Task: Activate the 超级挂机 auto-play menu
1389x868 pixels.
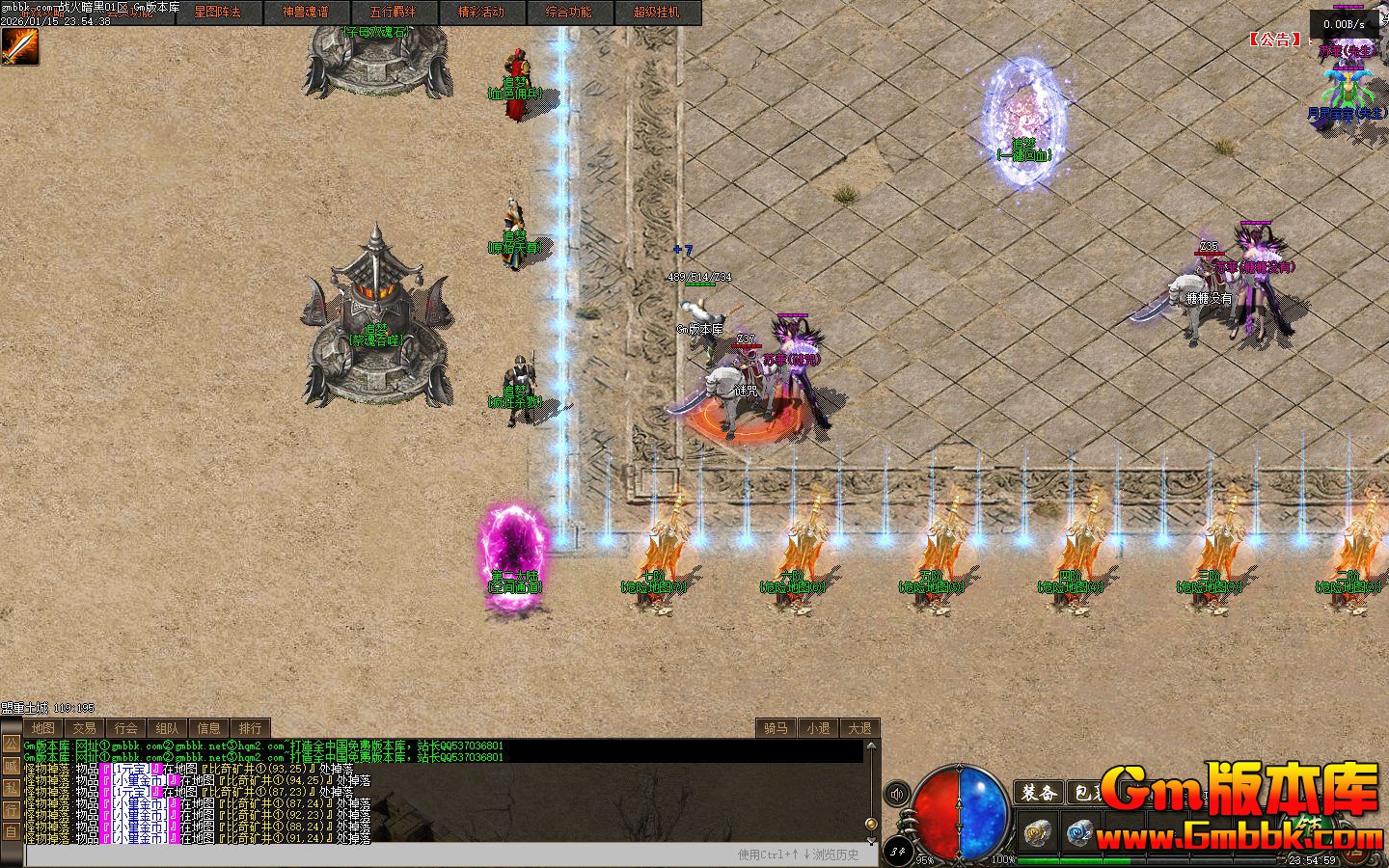Action: click(x=656, y=13)
